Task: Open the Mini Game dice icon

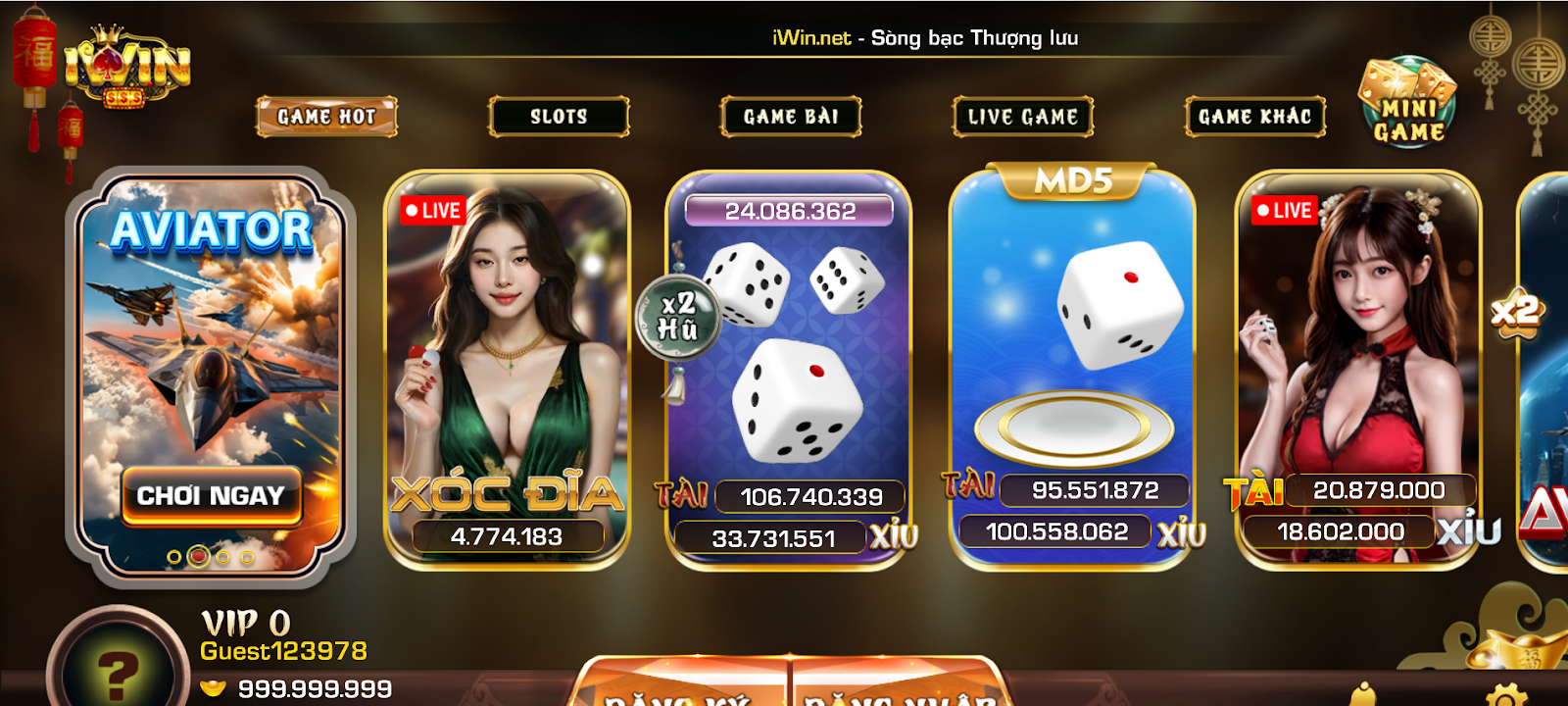Action: [x=1408, y=104]
